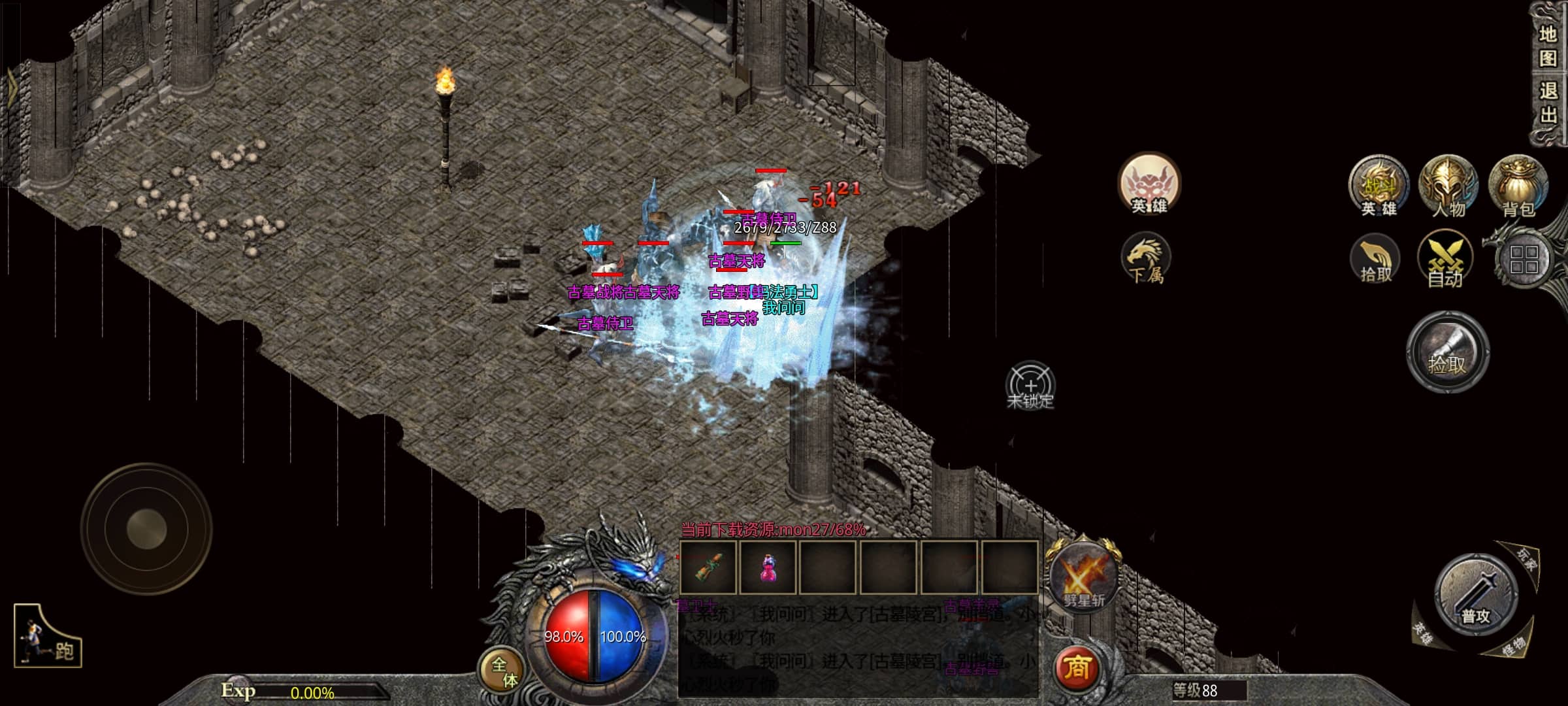Open the 英雄 hero portrait icon

pyautogui.click(x=1149, y=185)
